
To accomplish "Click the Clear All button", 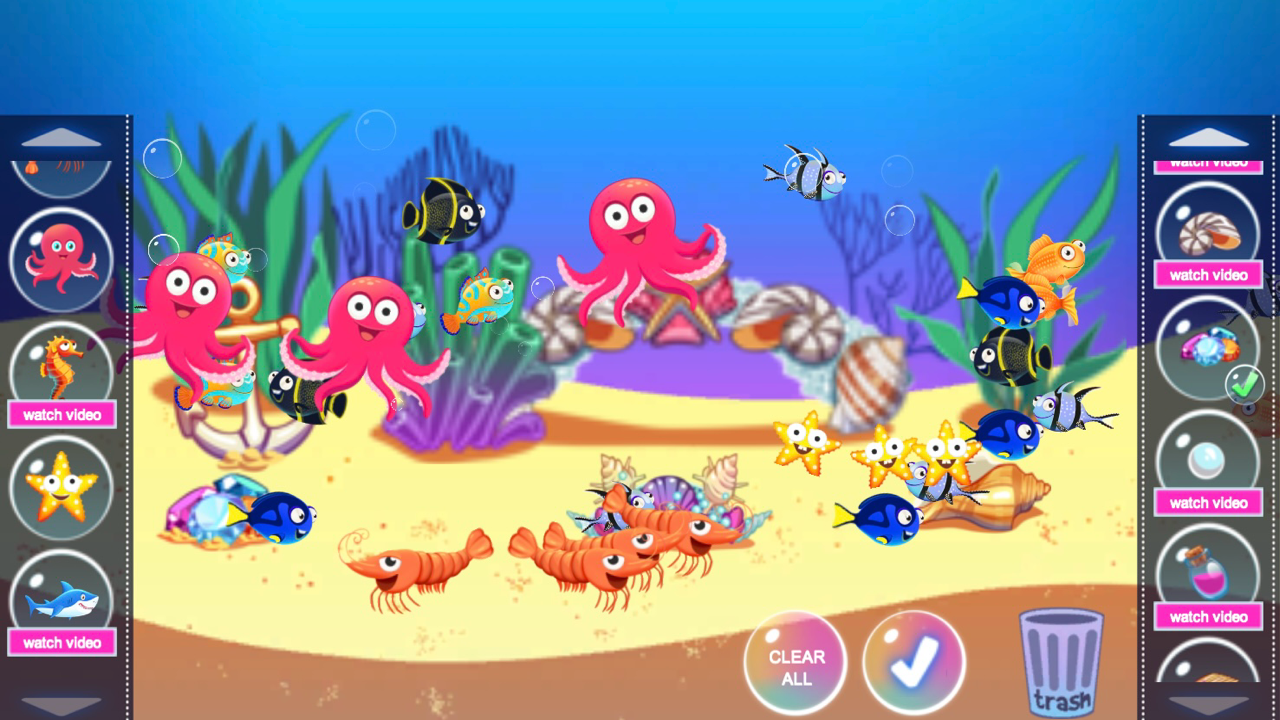I will [795, 662].
